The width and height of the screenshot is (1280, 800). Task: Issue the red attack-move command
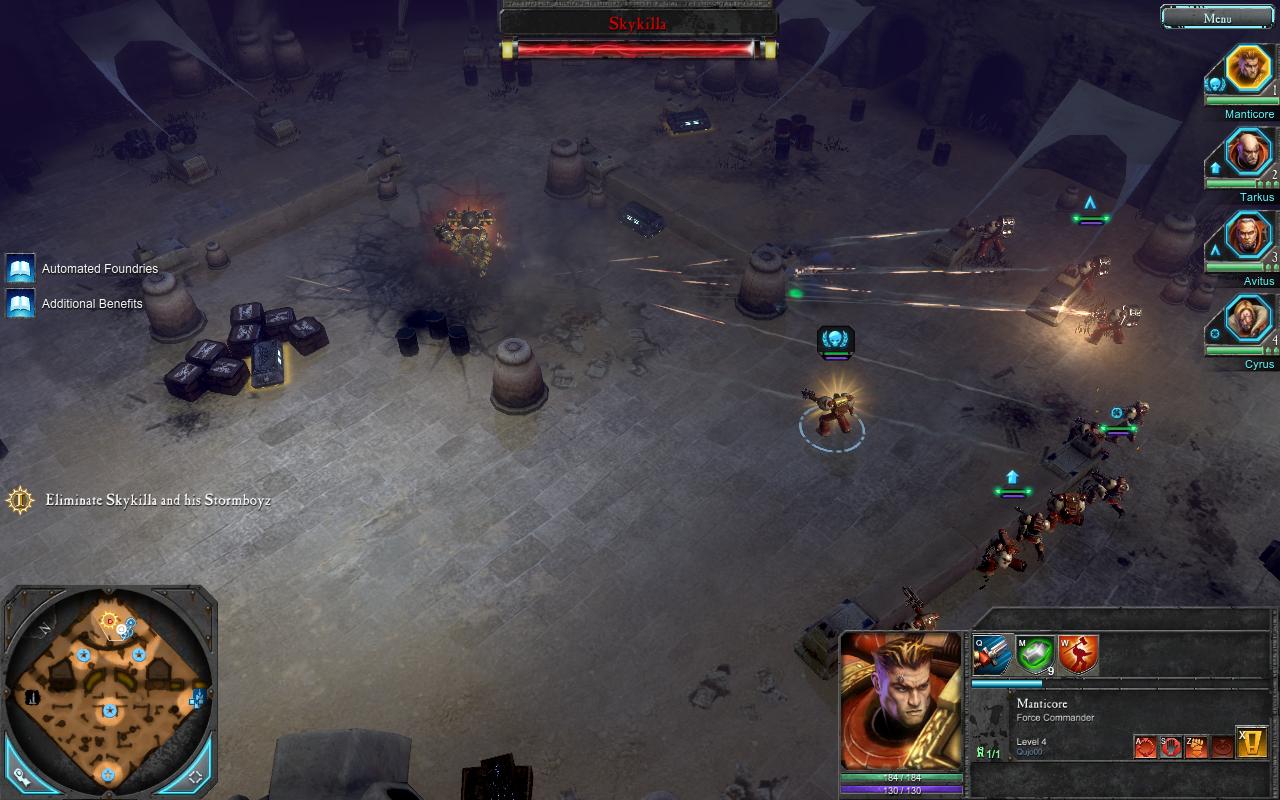pyautogui.click(x=1145, y=746)
